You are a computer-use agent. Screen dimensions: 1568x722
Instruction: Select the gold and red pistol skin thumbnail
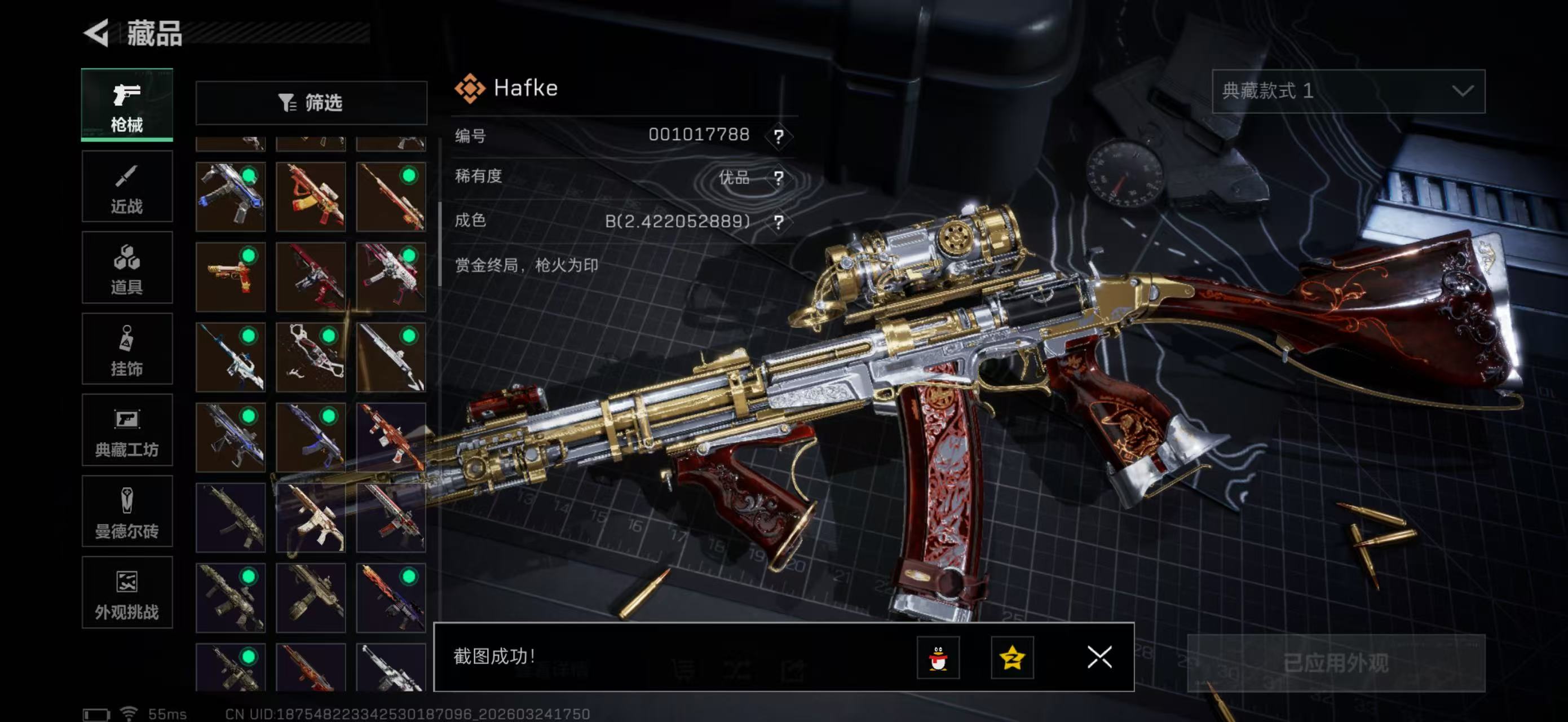230,277
